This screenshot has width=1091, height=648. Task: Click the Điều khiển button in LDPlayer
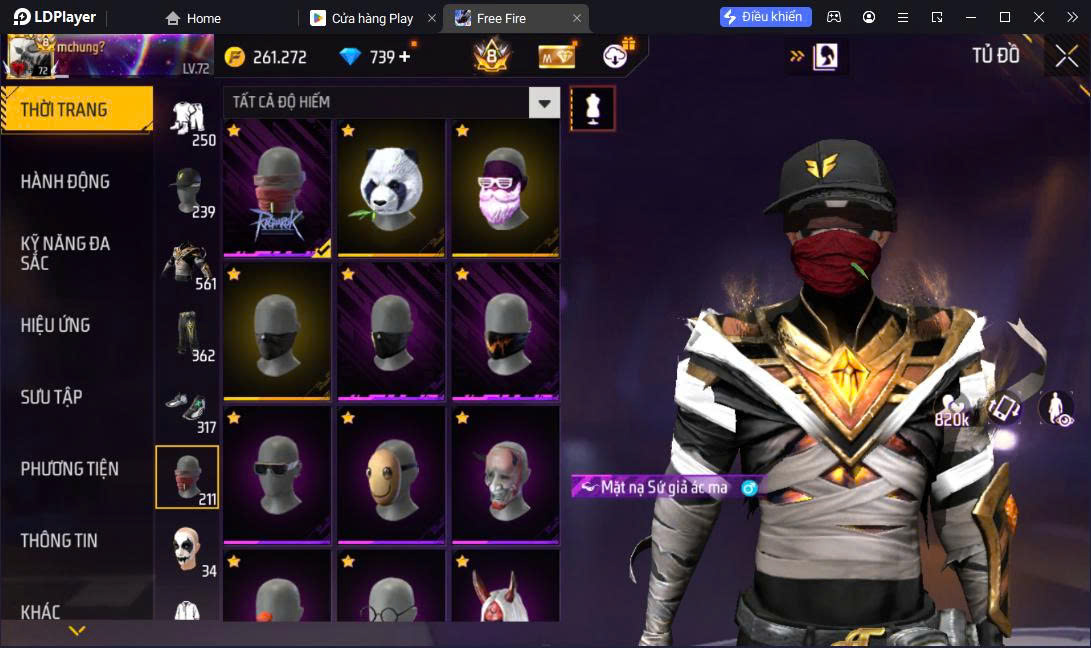[x=765, y=17]
